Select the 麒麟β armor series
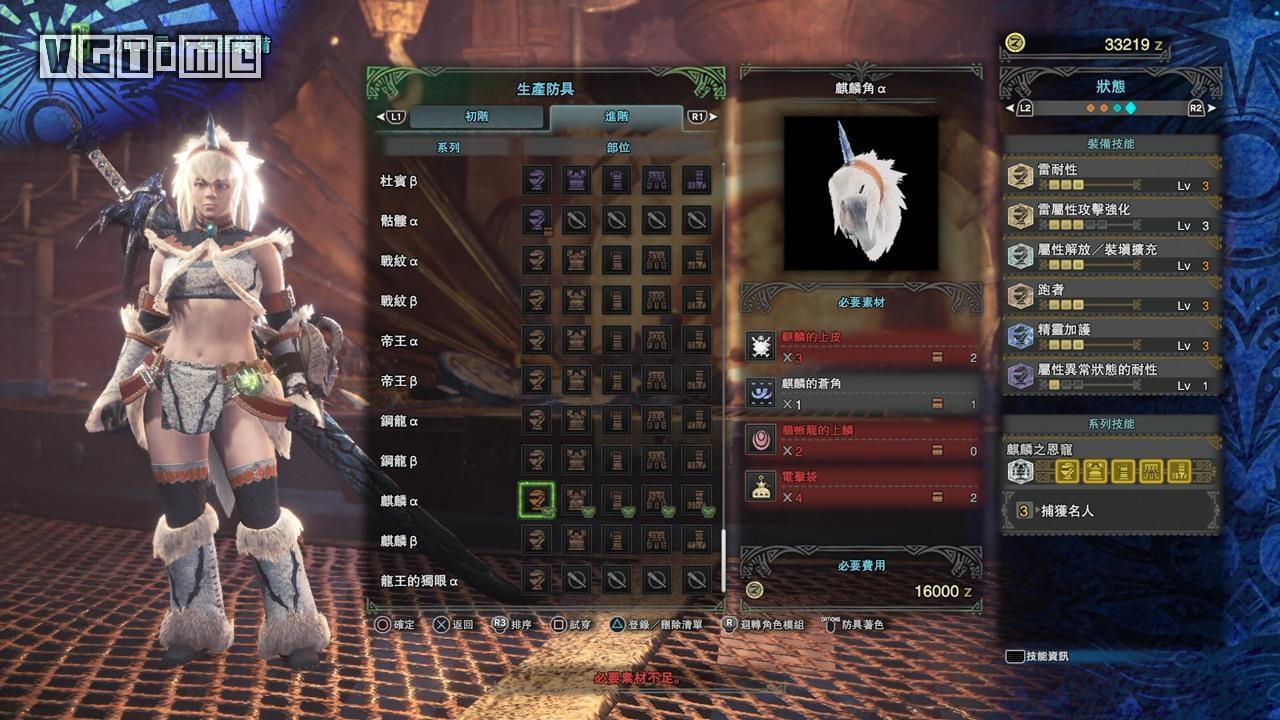The width and height of the screenshot is (1280, 720). (x=397, y=541)
